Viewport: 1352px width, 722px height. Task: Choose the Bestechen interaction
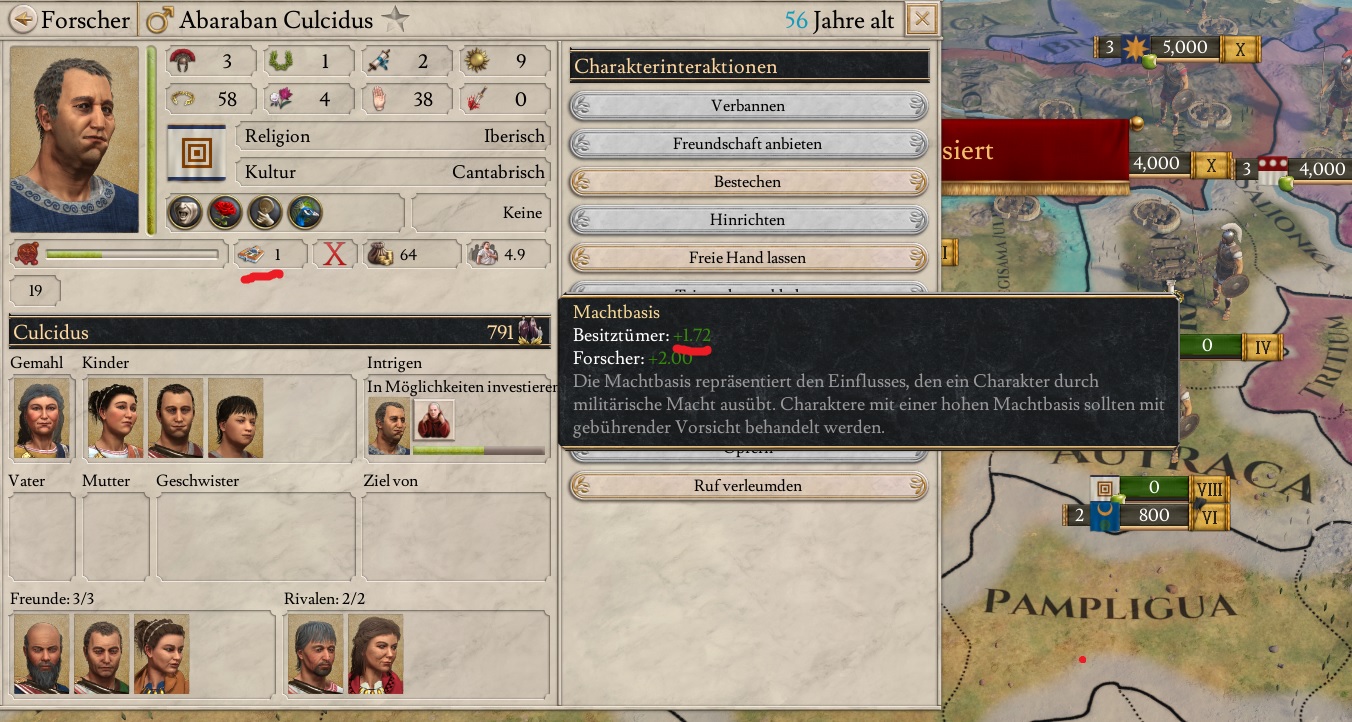(x=748, y=181)
